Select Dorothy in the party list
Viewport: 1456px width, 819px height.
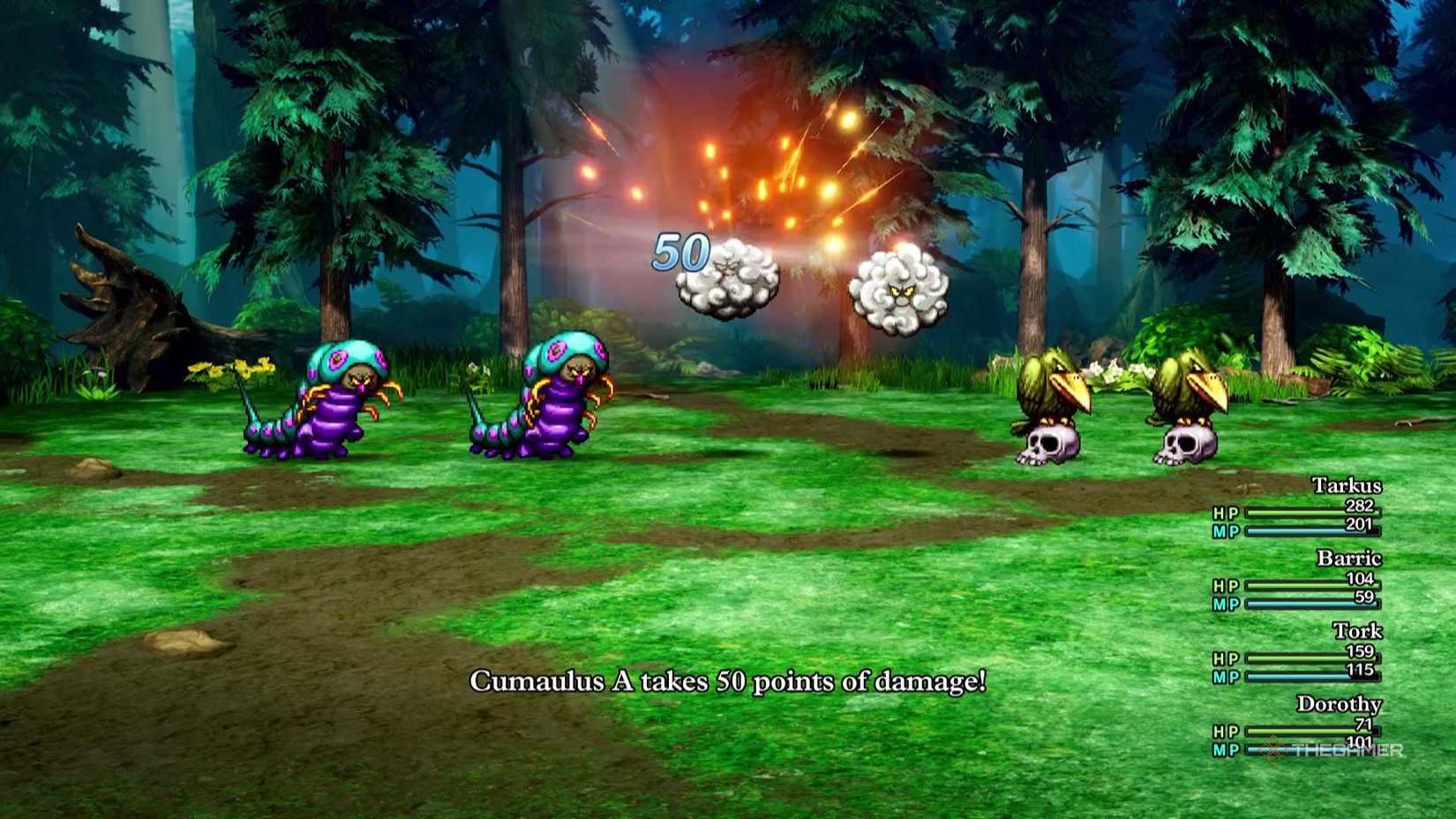pos(1341,704)
